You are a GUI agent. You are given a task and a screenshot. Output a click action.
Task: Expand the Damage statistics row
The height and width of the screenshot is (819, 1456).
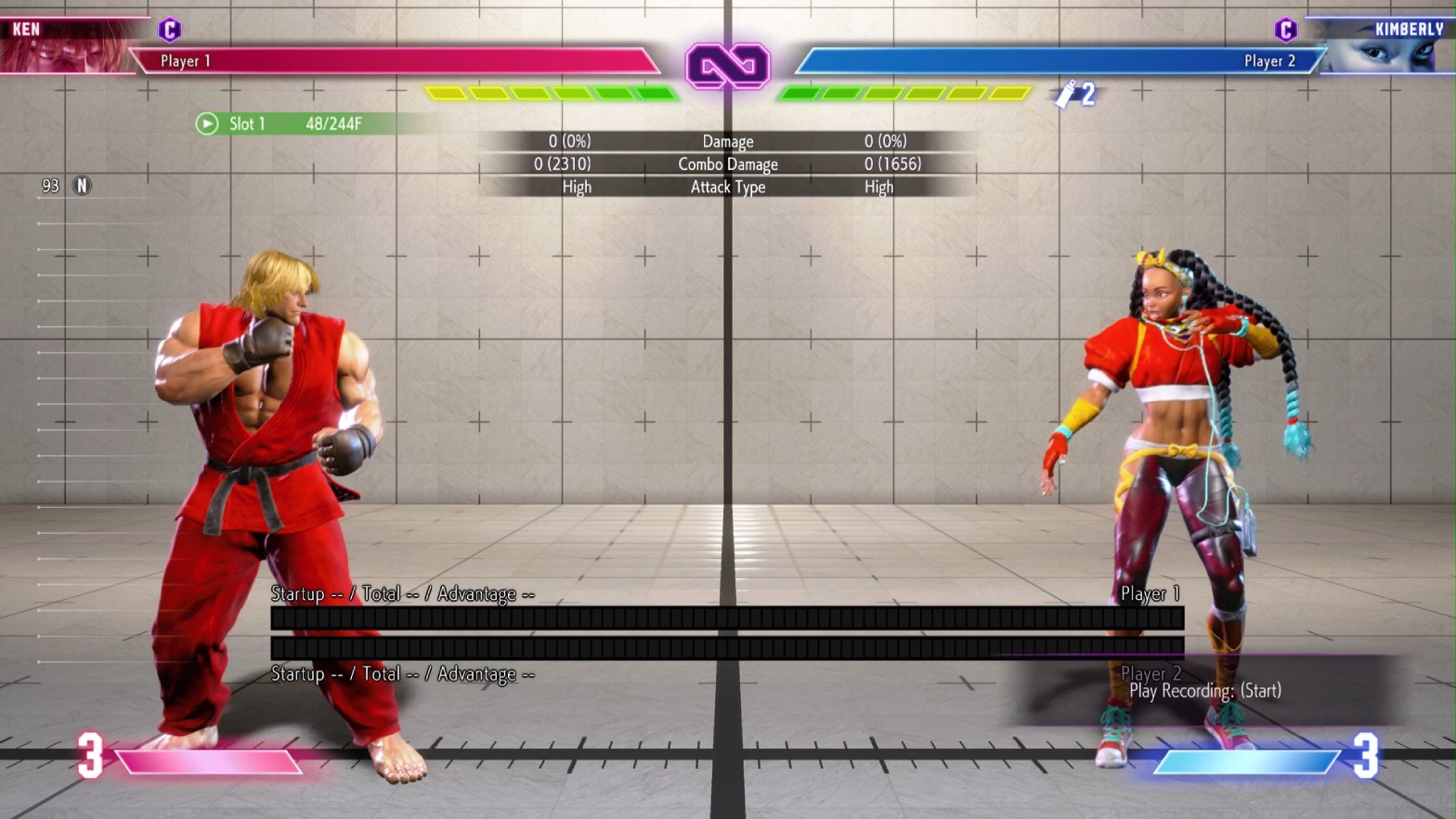(x=727, y=141)
